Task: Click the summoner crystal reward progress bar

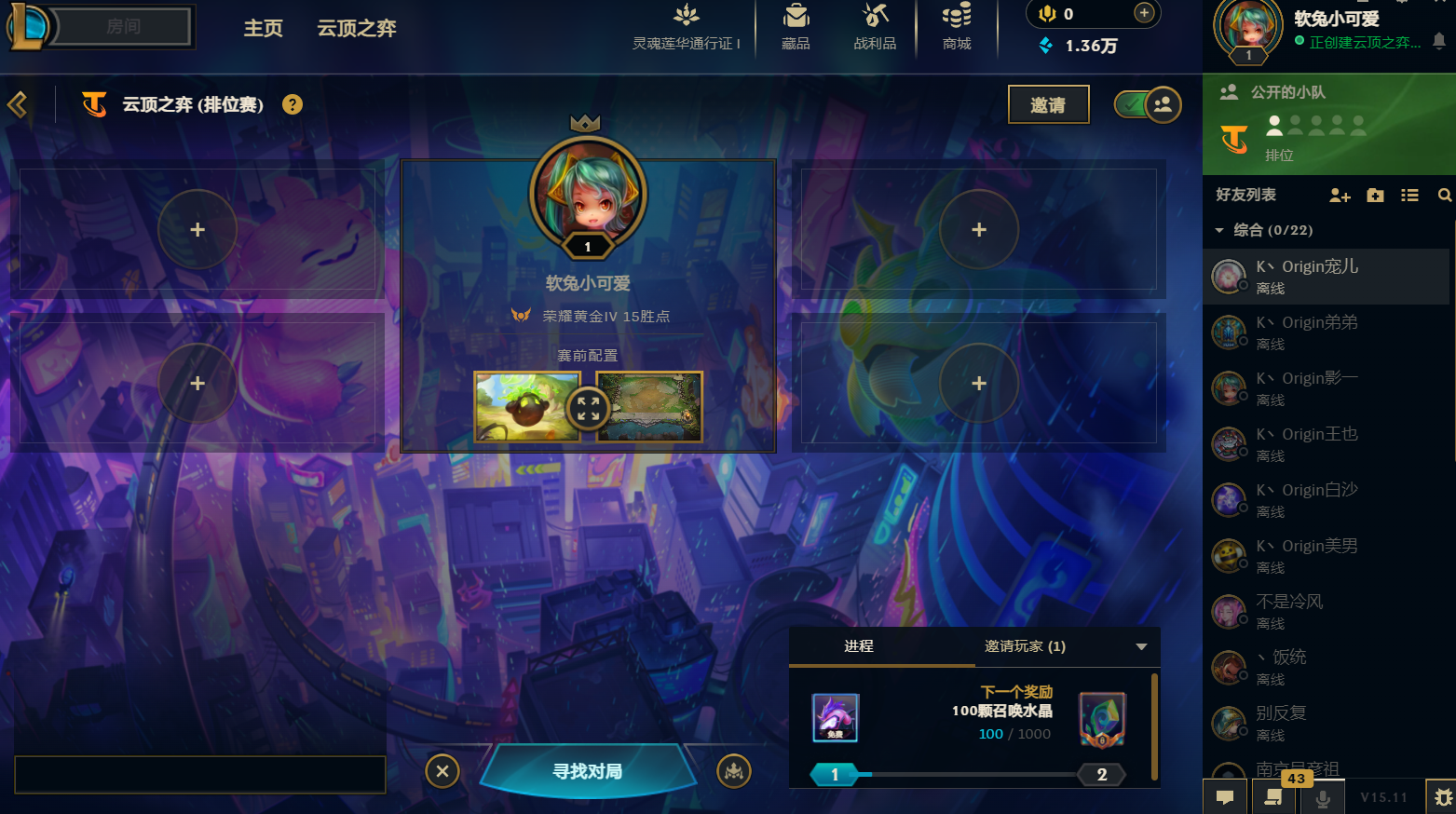Action: coord(969,774)
